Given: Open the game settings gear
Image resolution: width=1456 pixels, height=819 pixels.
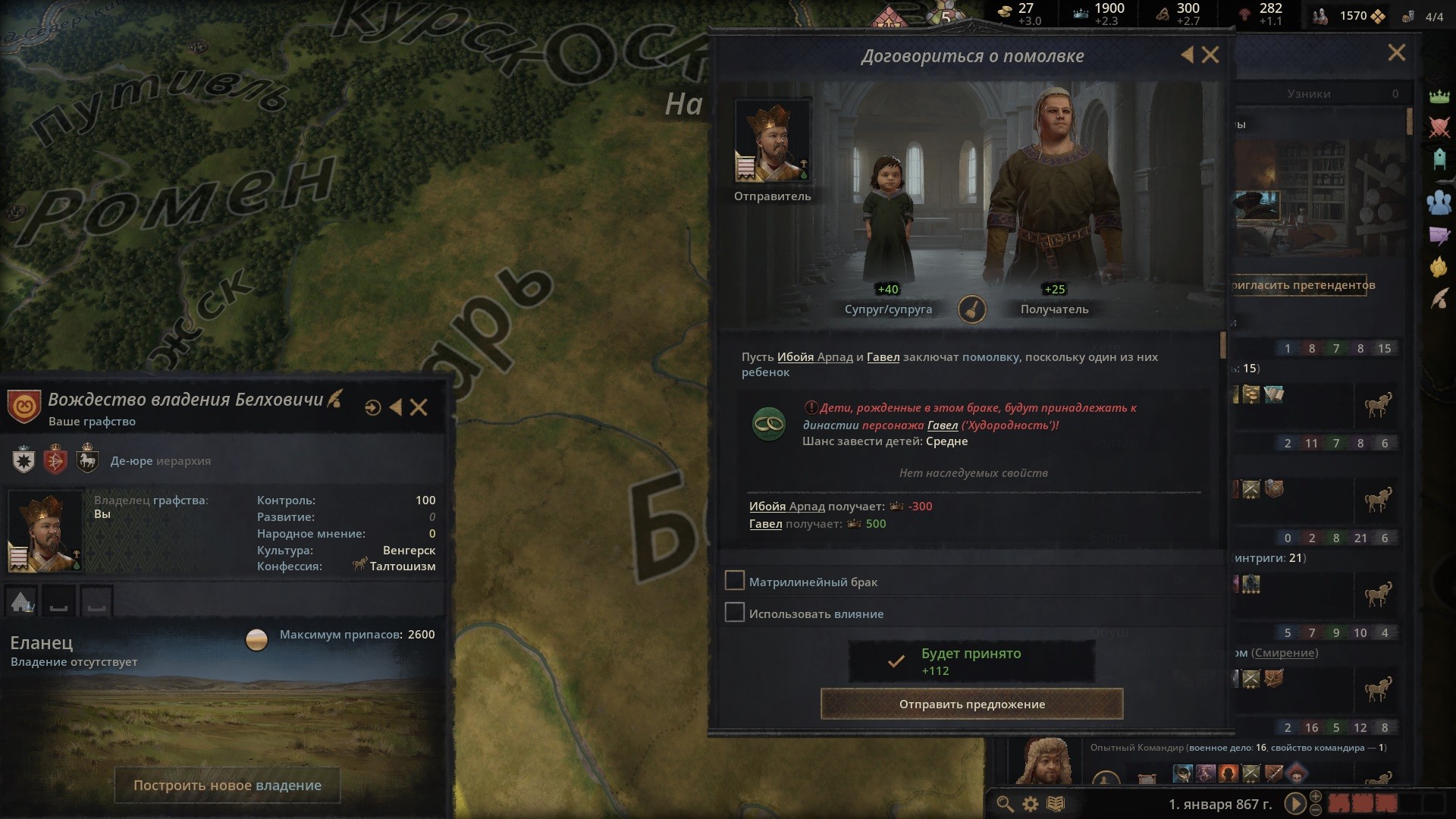Looking at the screenshot, I should (x=1030, y=804).
